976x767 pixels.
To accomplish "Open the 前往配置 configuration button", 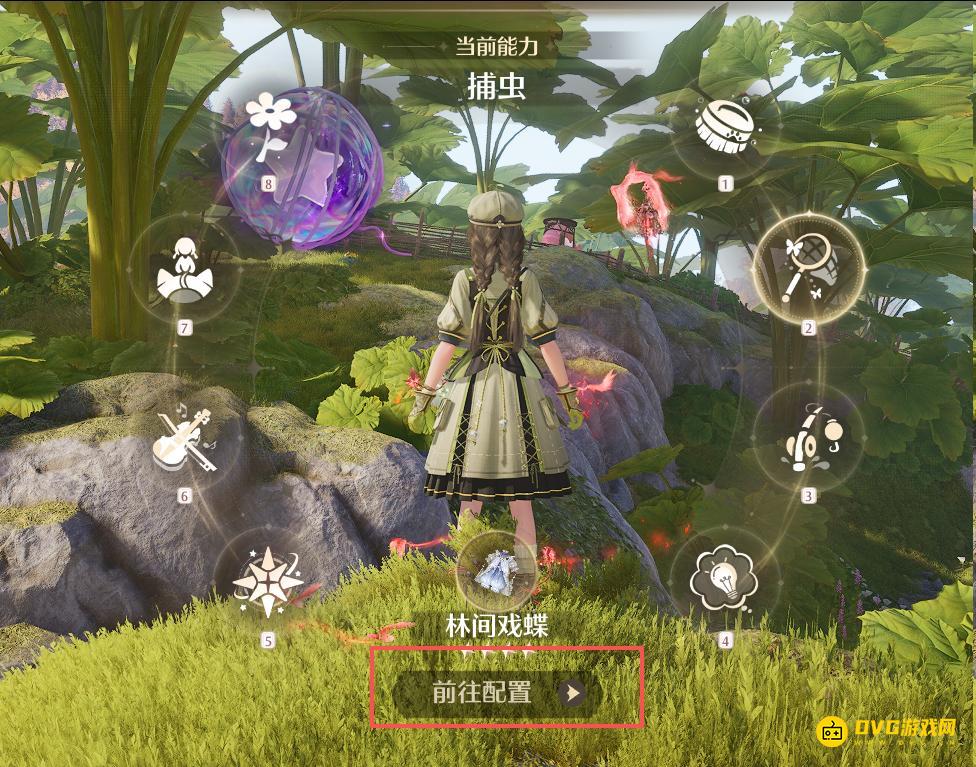I will [x=506, y=692].
